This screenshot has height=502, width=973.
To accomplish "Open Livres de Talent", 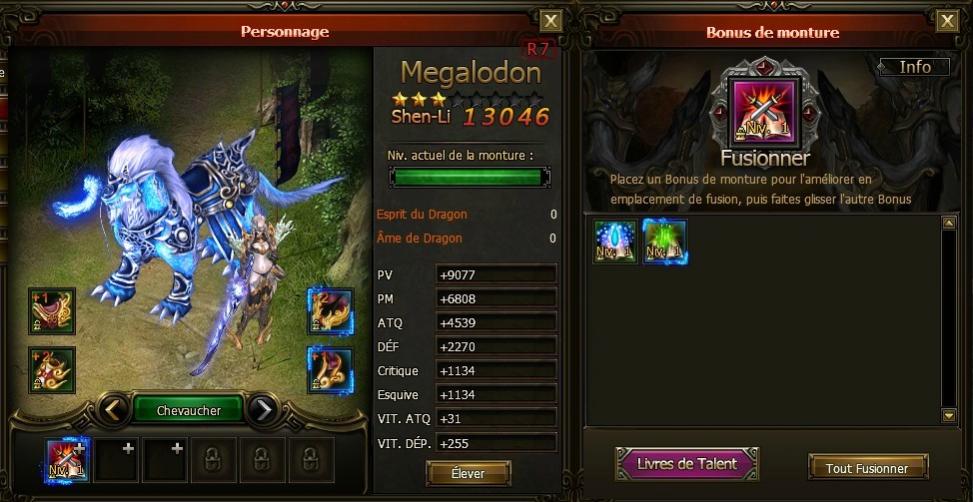I will point(687,464).
